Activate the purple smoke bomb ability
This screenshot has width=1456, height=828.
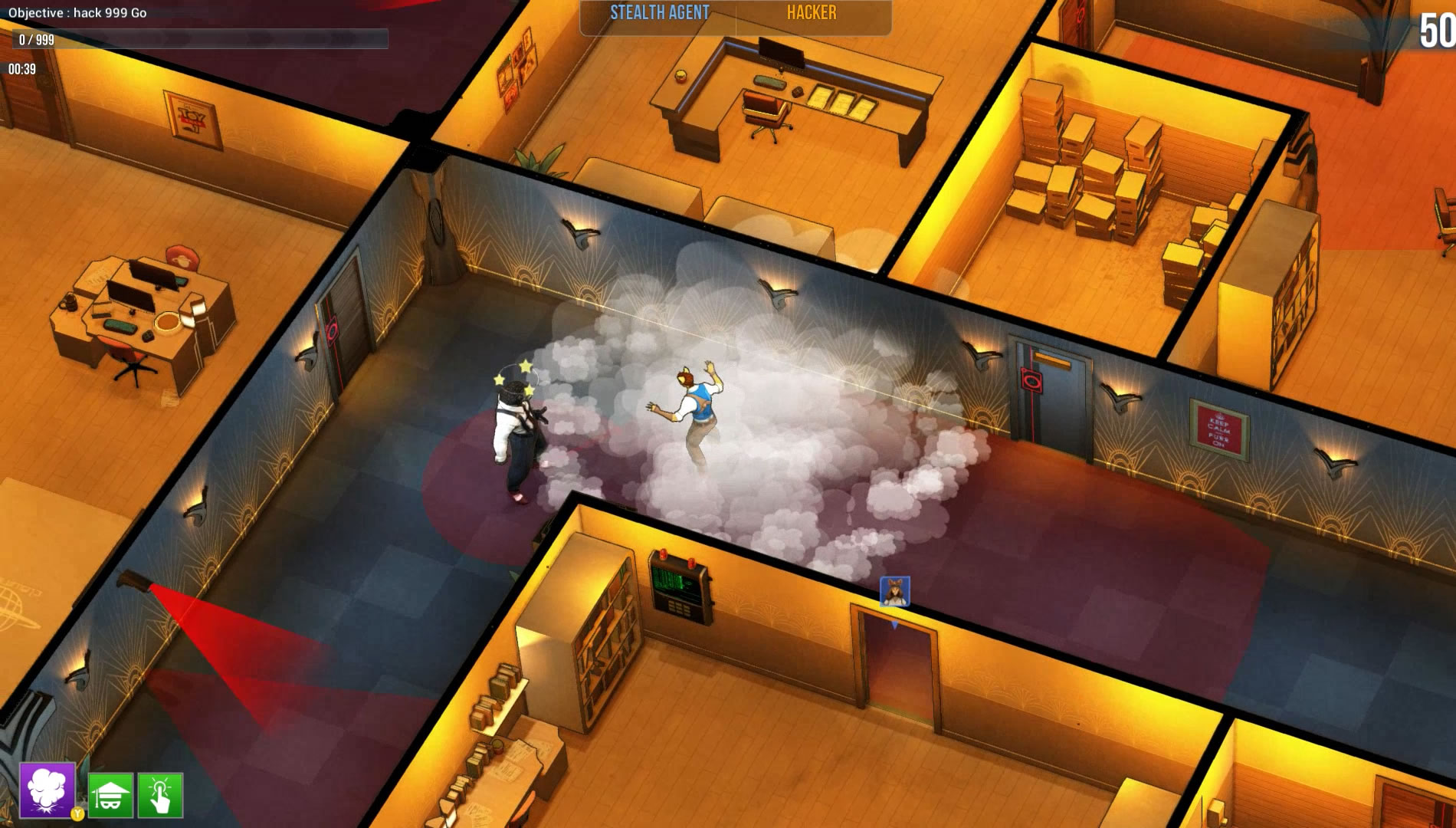coord(46,790)
